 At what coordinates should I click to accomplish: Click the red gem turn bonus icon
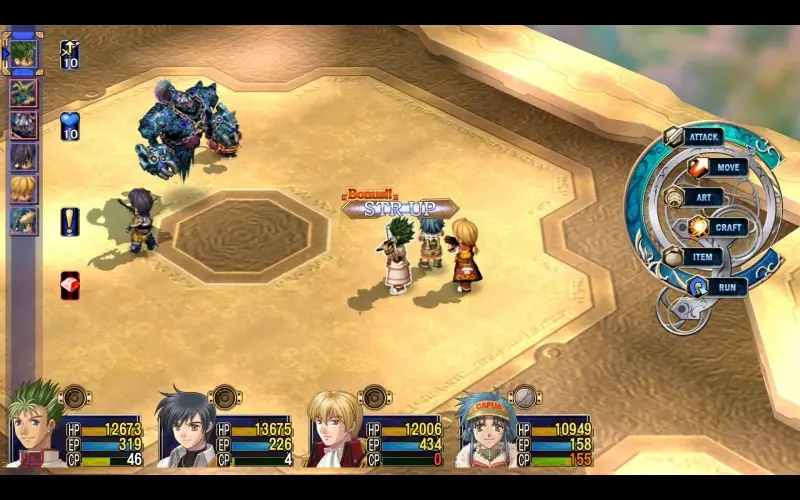tap(70, 285)
